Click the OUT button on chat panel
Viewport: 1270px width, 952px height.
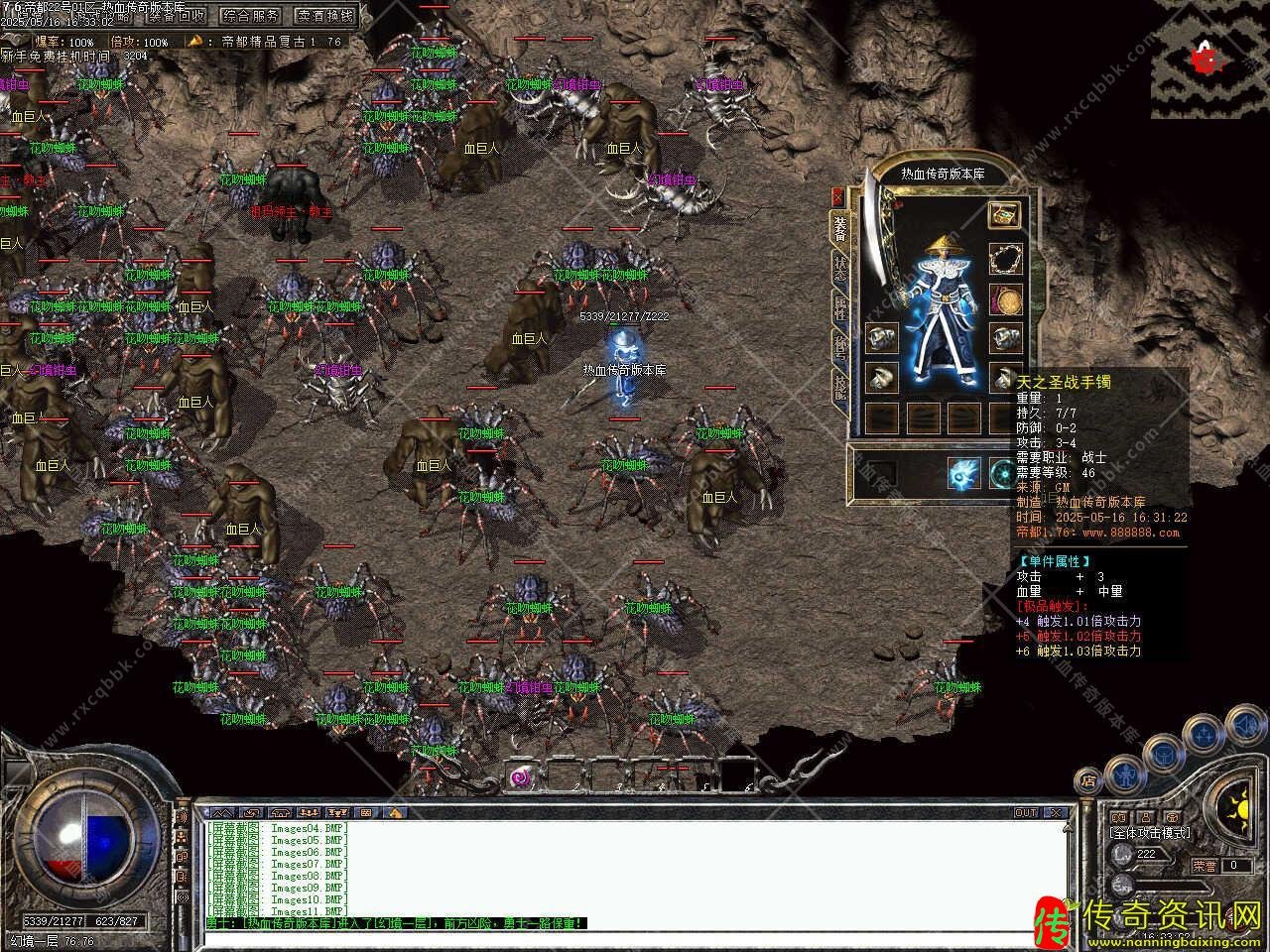pyautogui.click(x=1026, y=812)
